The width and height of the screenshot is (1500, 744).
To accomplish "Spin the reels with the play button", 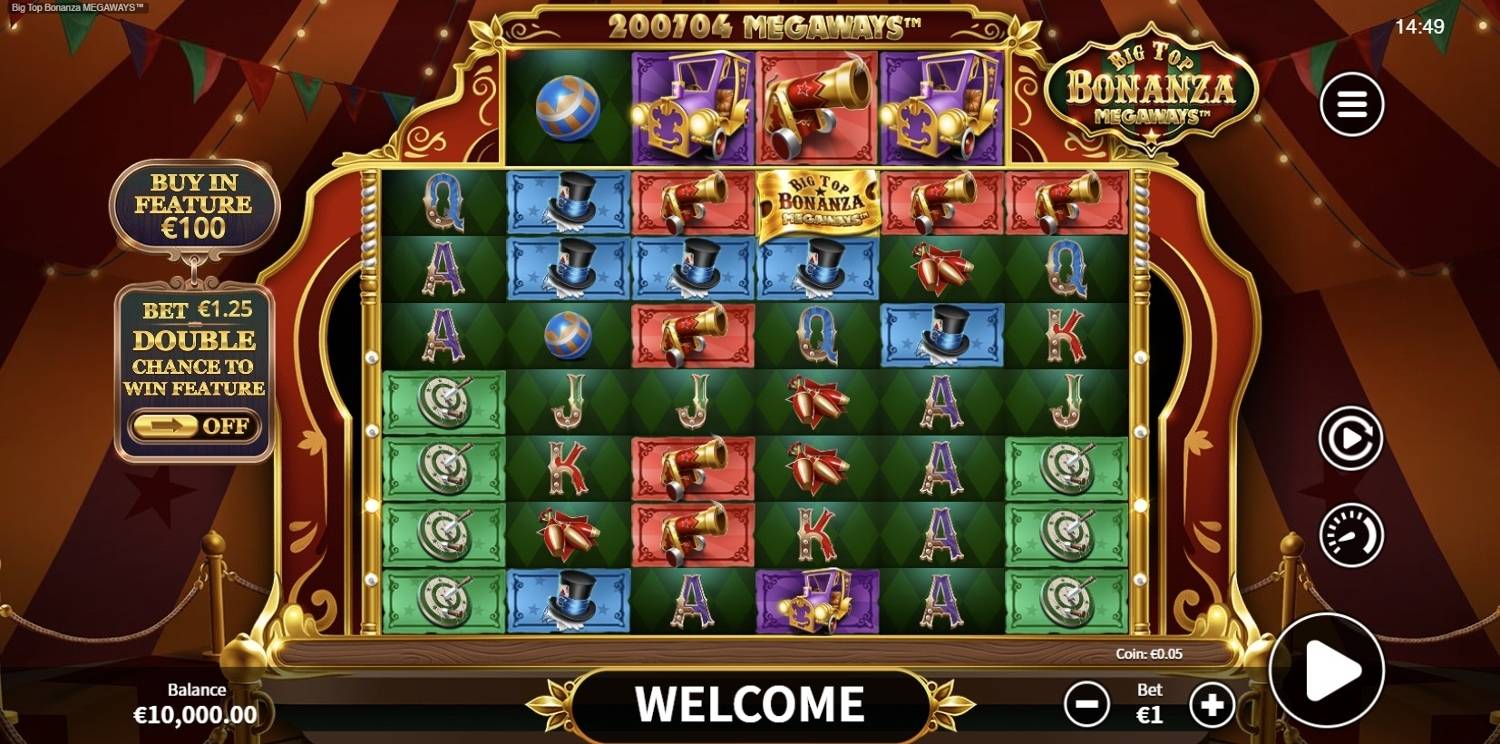I will click(1326, 670).
